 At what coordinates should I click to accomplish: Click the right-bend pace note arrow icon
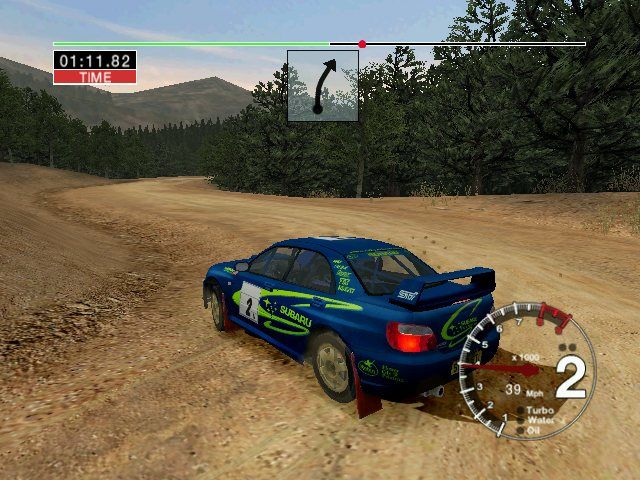coord(323,86)
